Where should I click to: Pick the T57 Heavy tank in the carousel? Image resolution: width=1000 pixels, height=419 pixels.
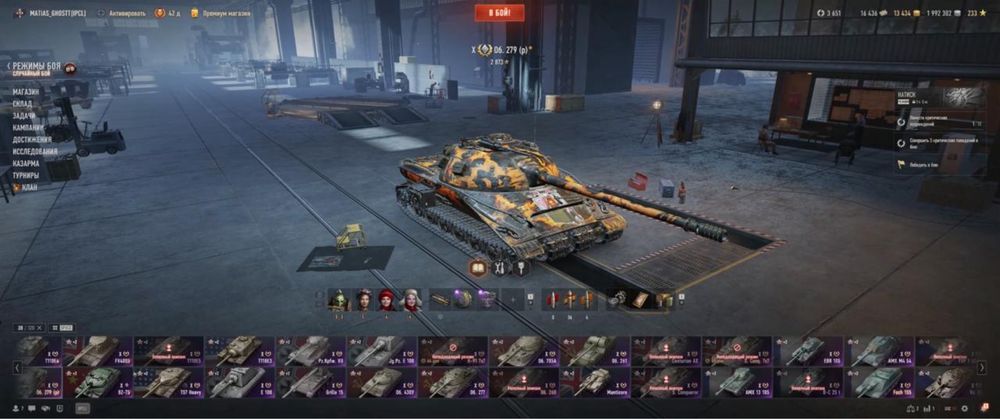coord(168,382)
